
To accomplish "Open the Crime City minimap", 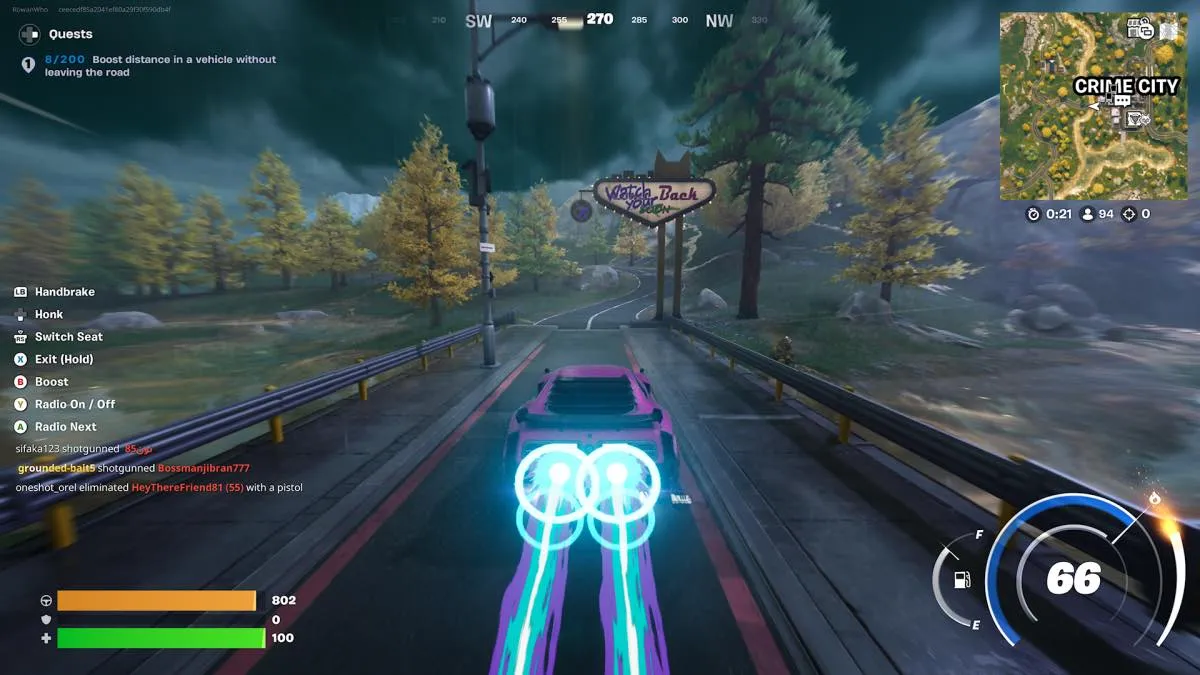I will 1093,106.
